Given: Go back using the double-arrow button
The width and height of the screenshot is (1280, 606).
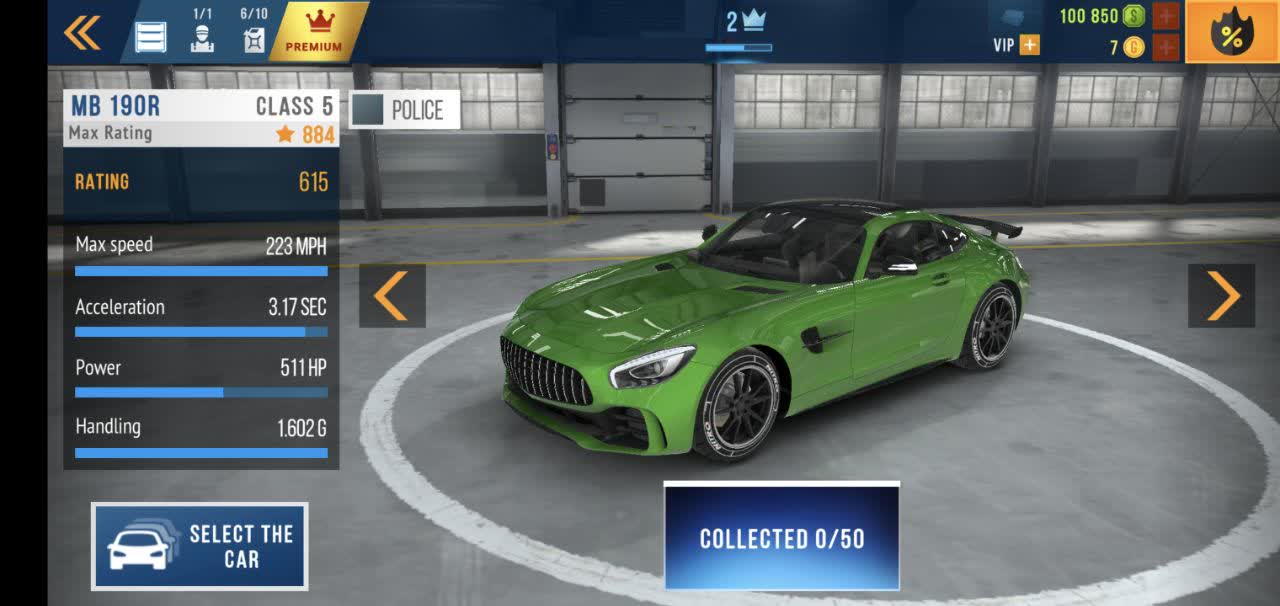Looking at the screenshot, I should pos(82,32).
